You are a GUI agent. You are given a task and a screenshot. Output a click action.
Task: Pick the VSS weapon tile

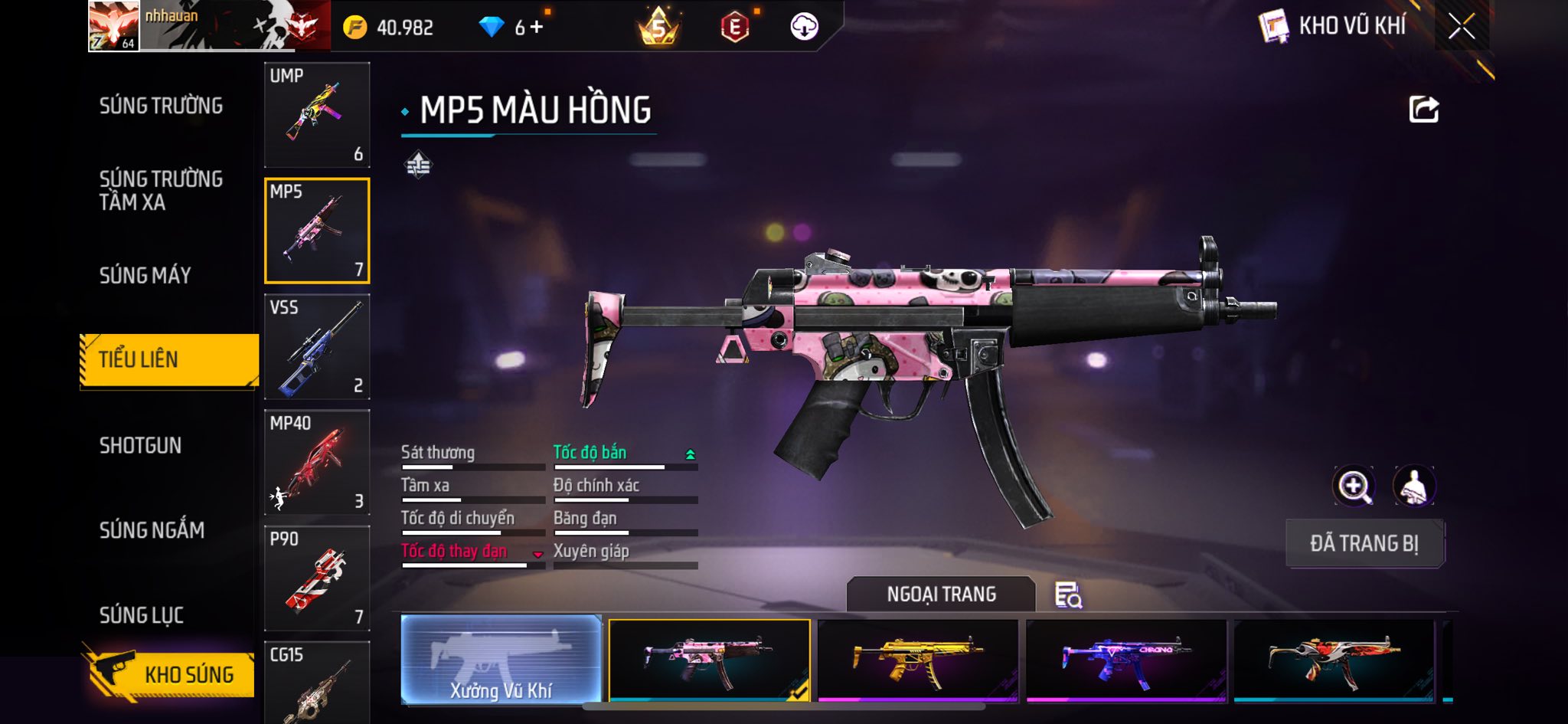(x=317, y=347)
